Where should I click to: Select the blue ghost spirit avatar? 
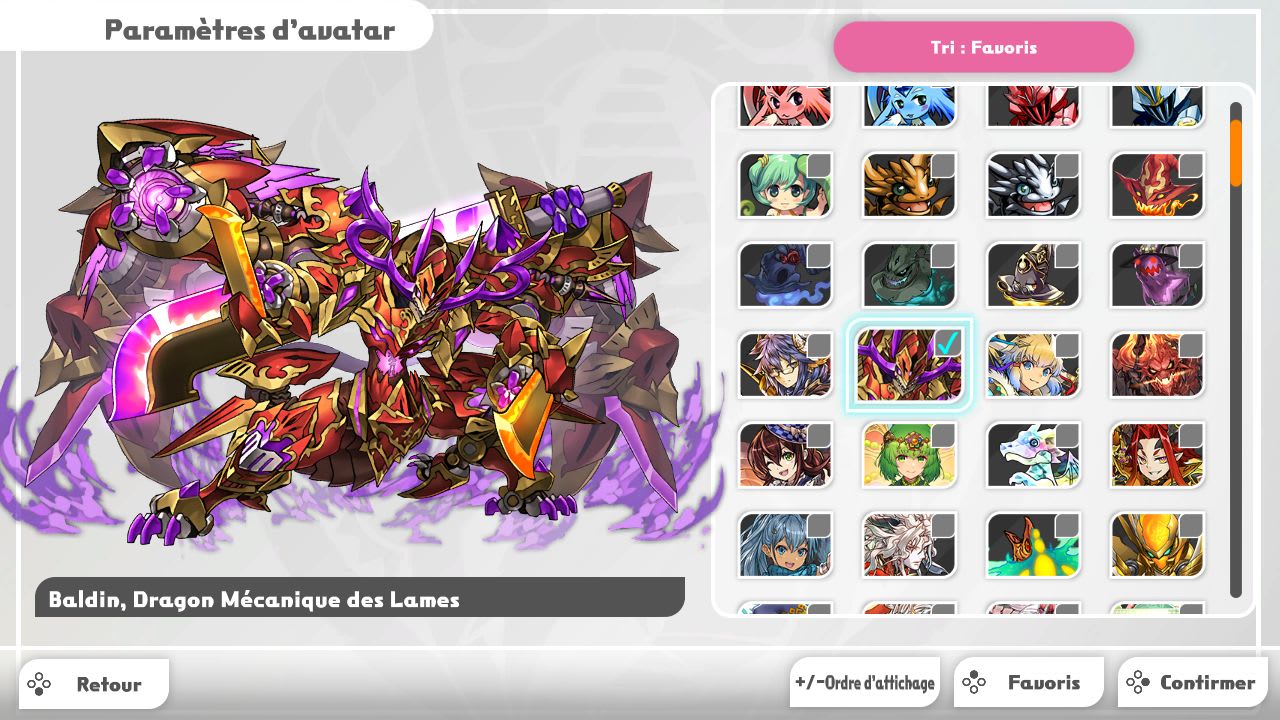pyautogui.click(x=785, y=275)
